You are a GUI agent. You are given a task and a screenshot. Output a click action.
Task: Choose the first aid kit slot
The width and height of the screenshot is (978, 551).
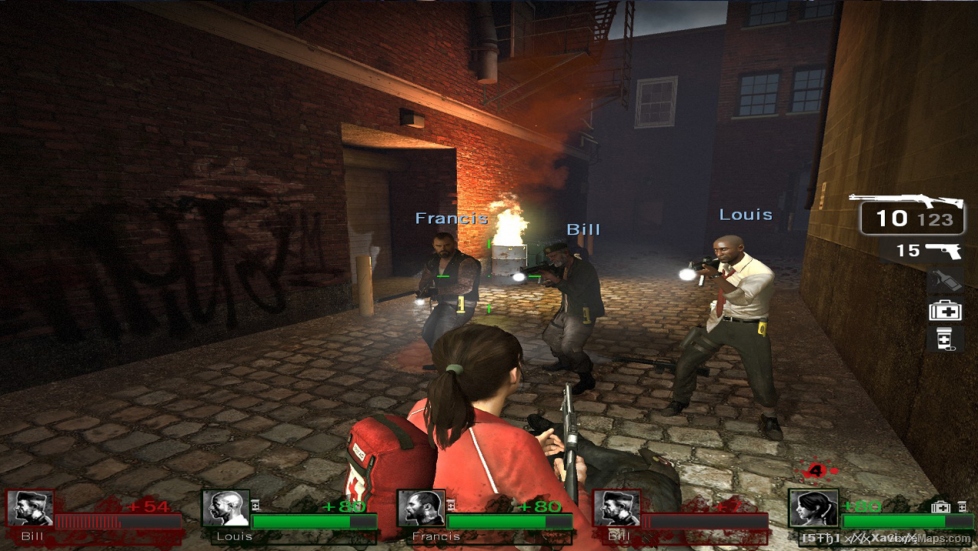pos(945,310)
